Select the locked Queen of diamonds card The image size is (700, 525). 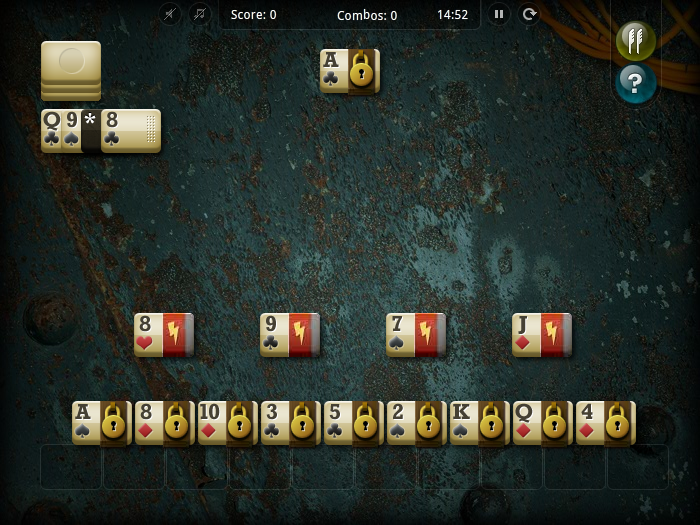click(x=543, y=423)
